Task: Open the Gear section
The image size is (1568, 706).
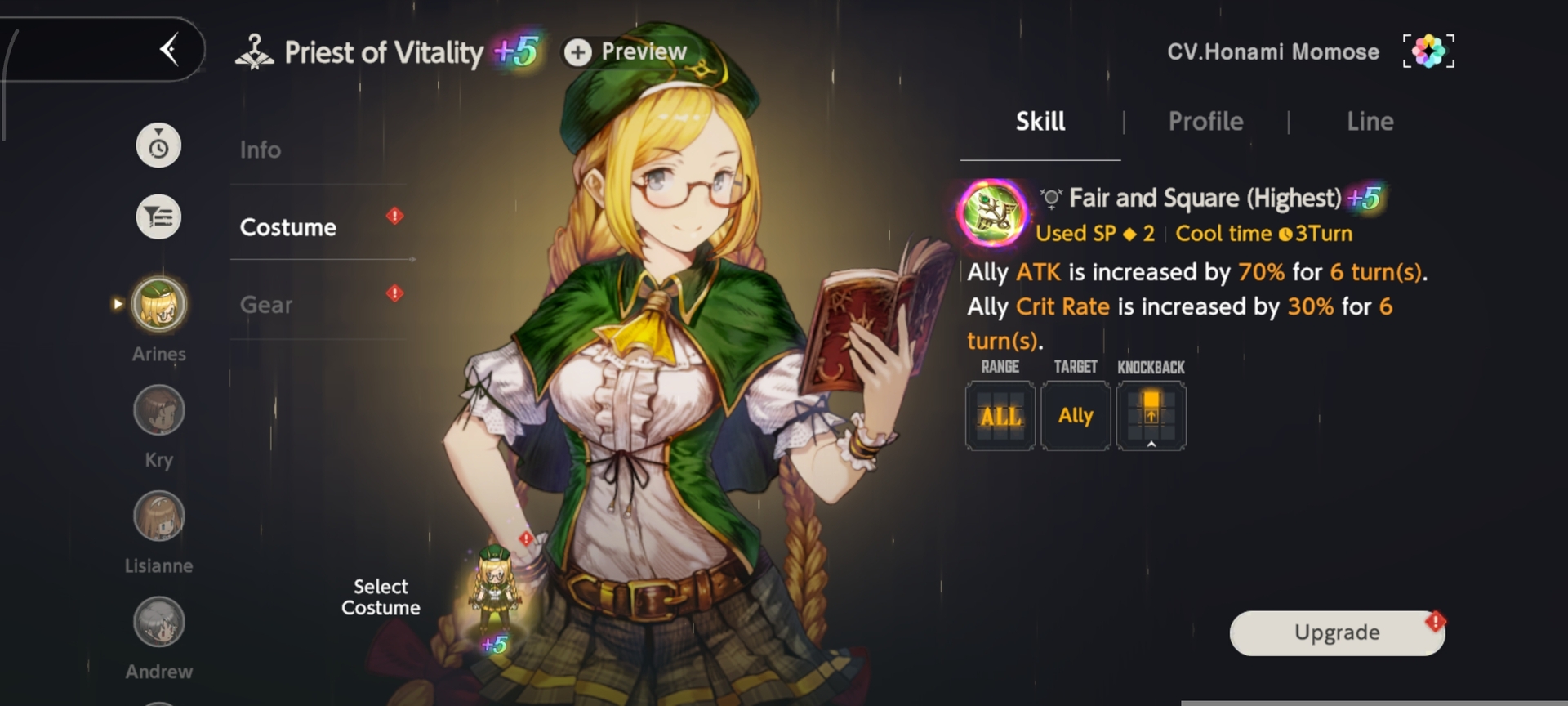Action: [265, 305]
